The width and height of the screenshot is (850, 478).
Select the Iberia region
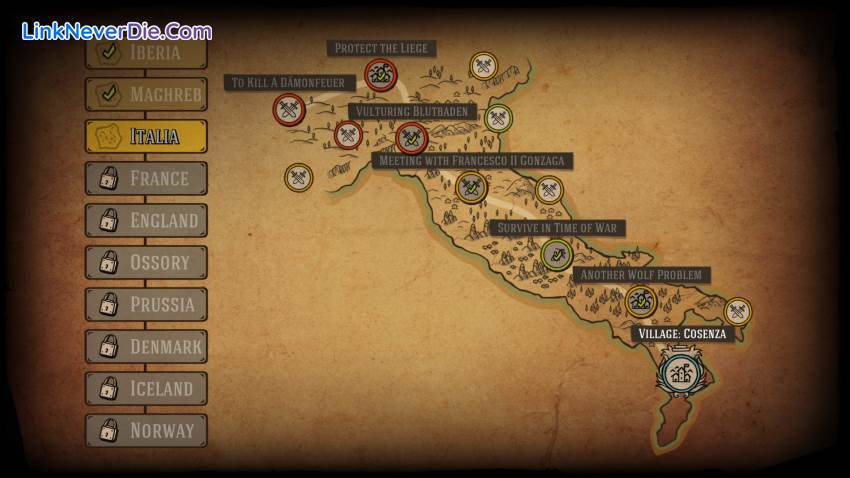pyautogui.click(x=146, y=53)
